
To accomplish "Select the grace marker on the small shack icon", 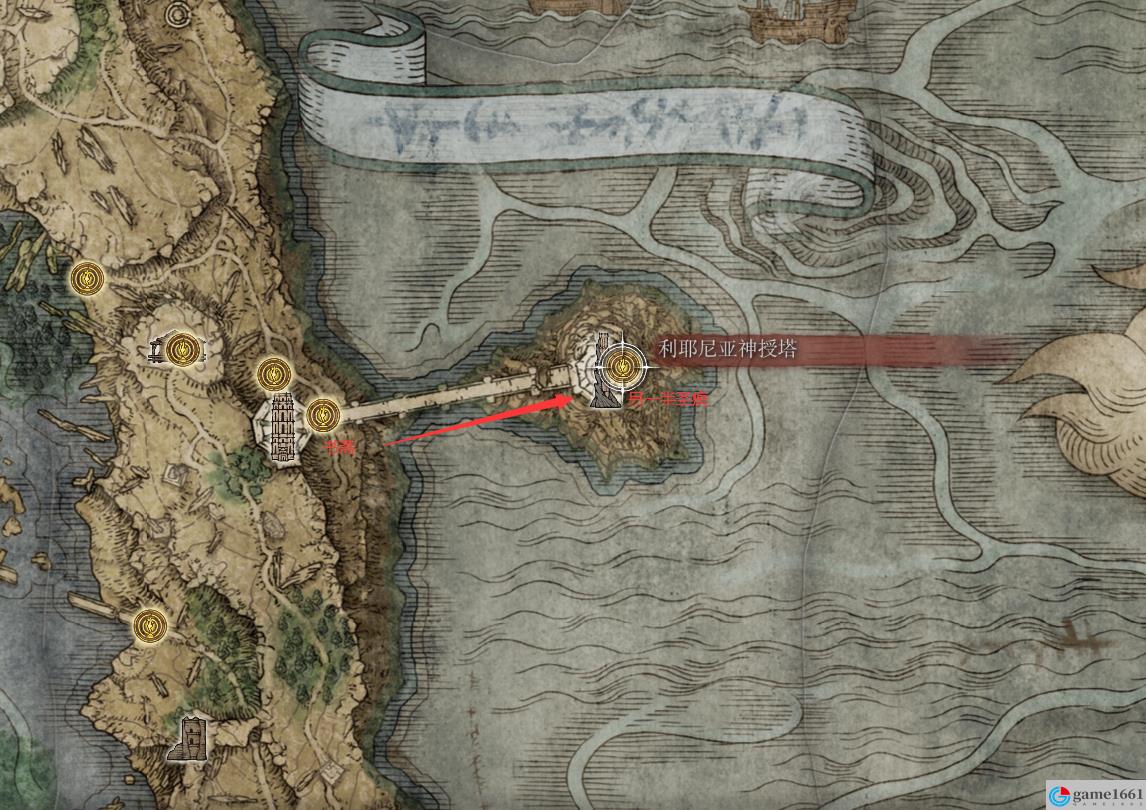I will [x=181, y=349].
